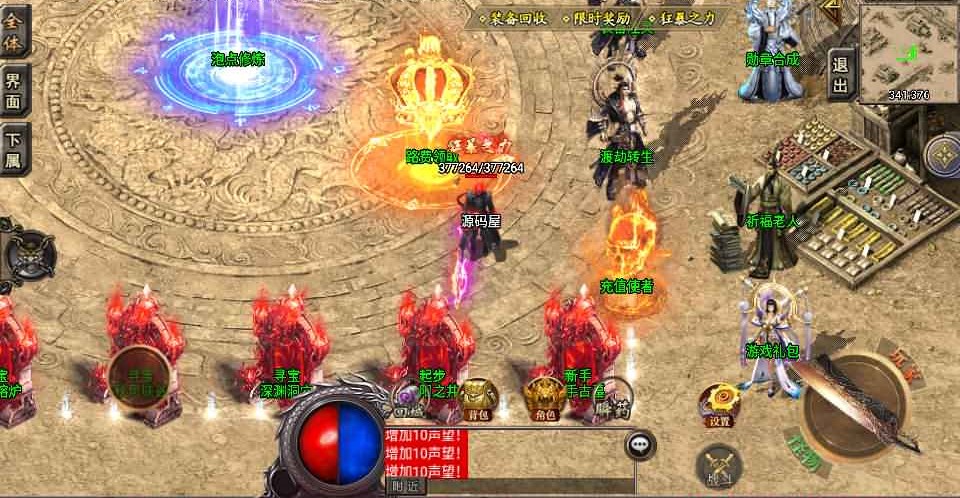Select the 附近 nearby chat channel
Viewport: 960px width, 498px height.
405,486
